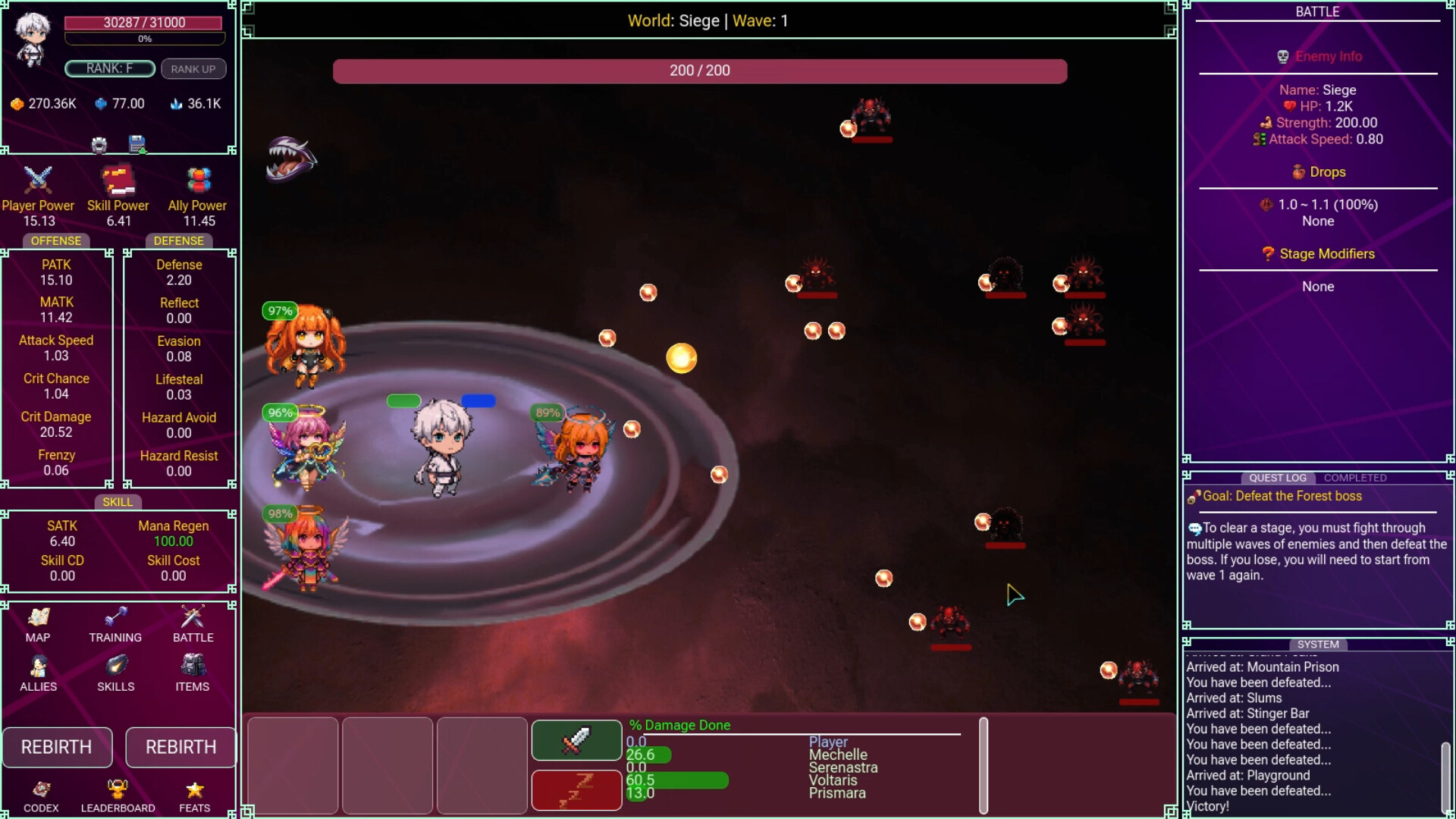Click the screenshot camera icon
The height and width of the screenshot is (819, 1456).
pos(99,144)
